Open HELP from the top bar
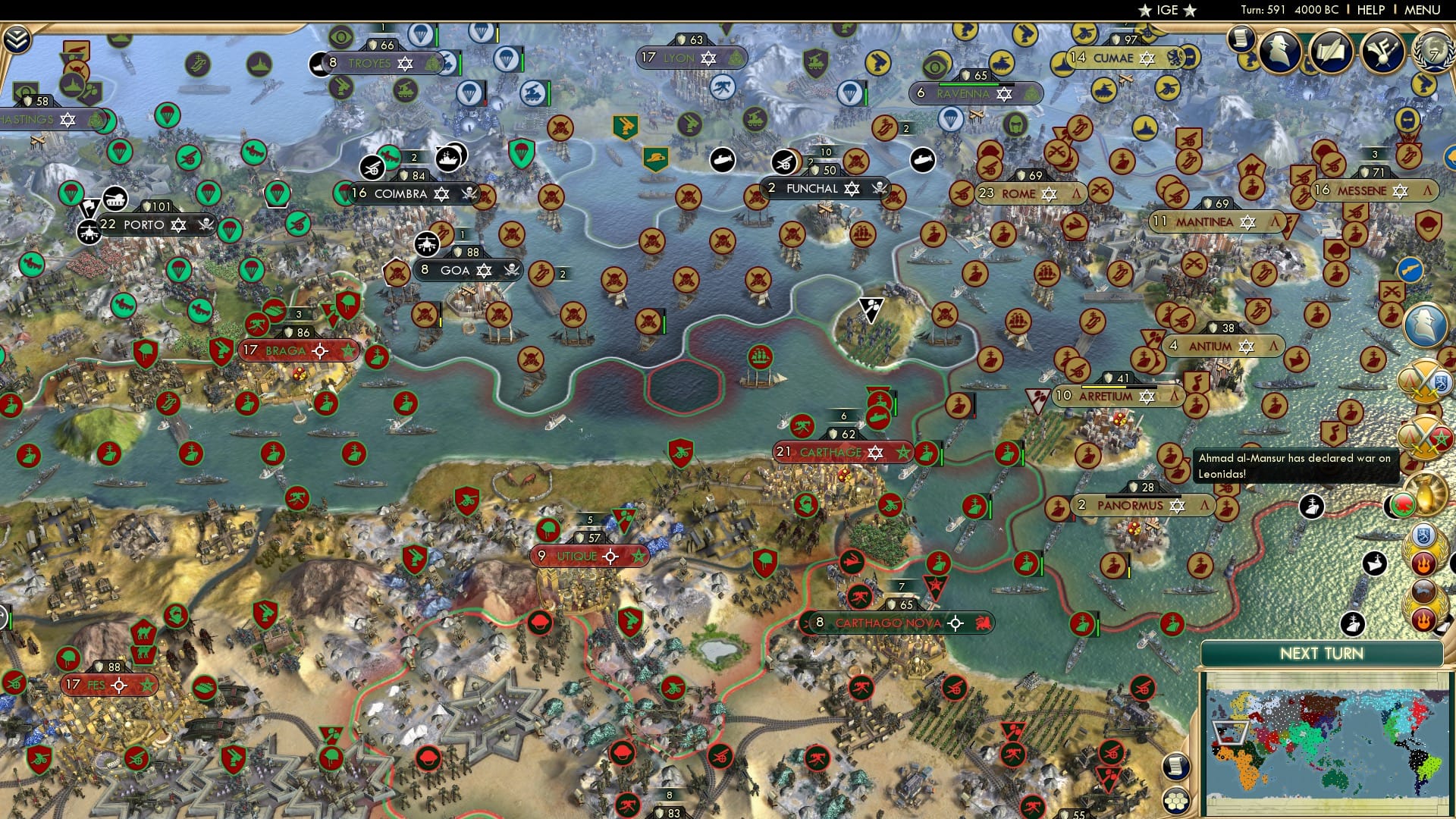This screenshot has width=1456, height=819. [1370, 10]
